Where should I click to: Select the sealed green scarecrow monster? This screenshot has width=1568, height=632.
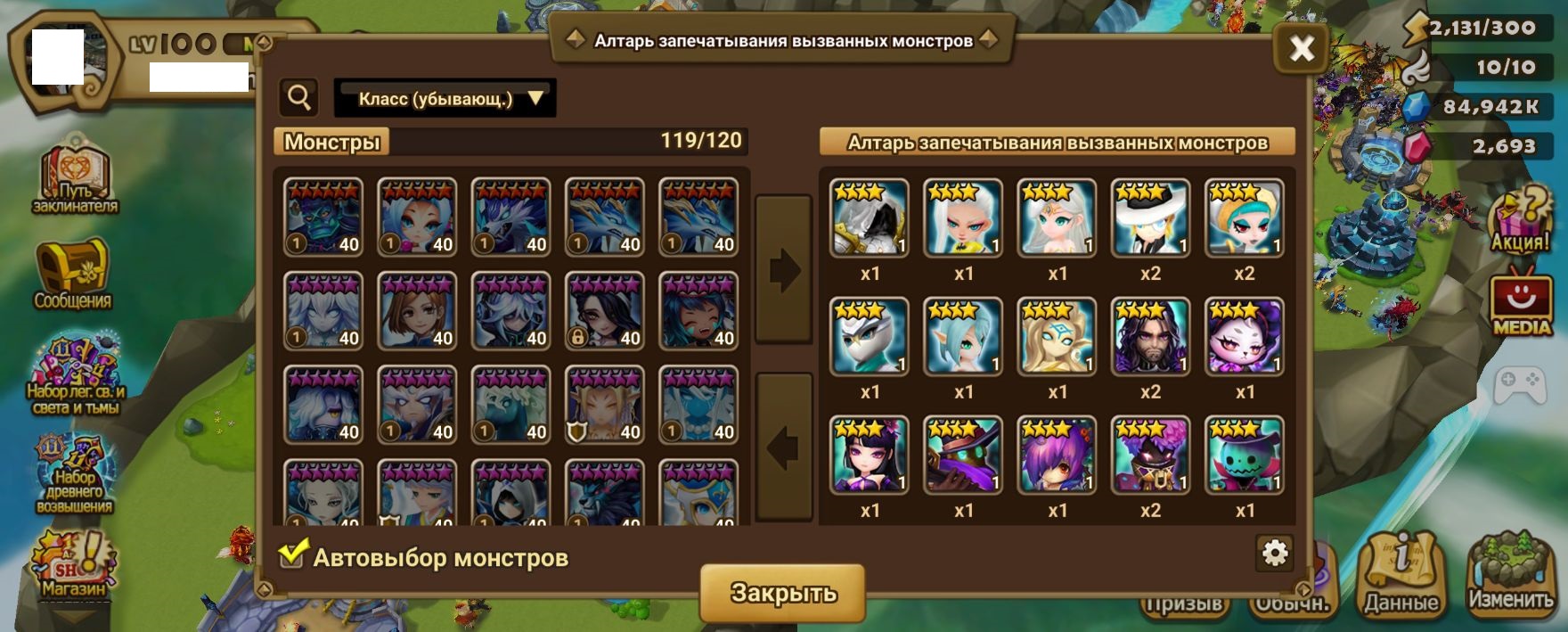tap(1244, 455)
